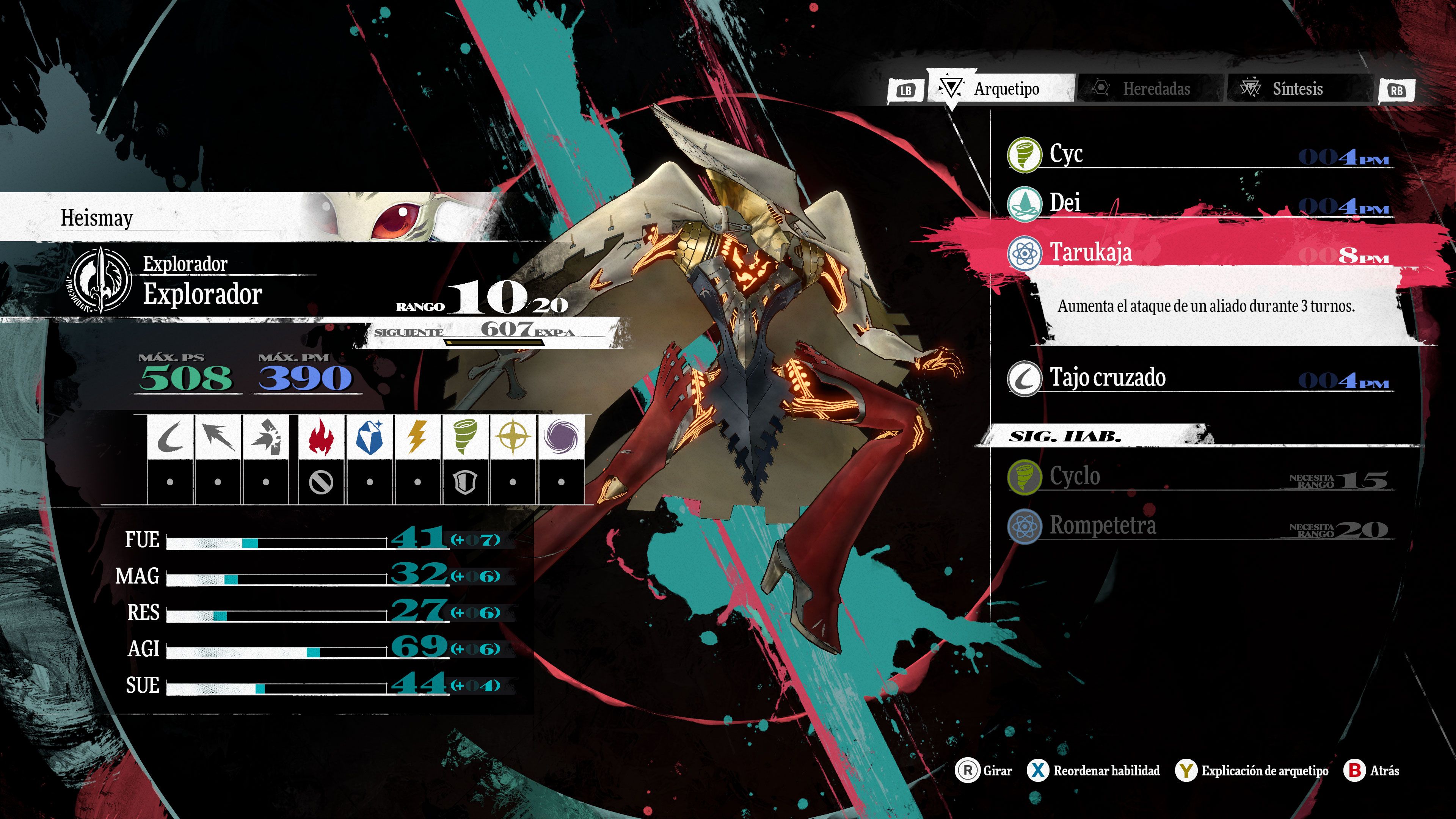Select the dark swirl affinity icon
The width and height of the screenshot is (1456, 819).
(x=561, y=438)
